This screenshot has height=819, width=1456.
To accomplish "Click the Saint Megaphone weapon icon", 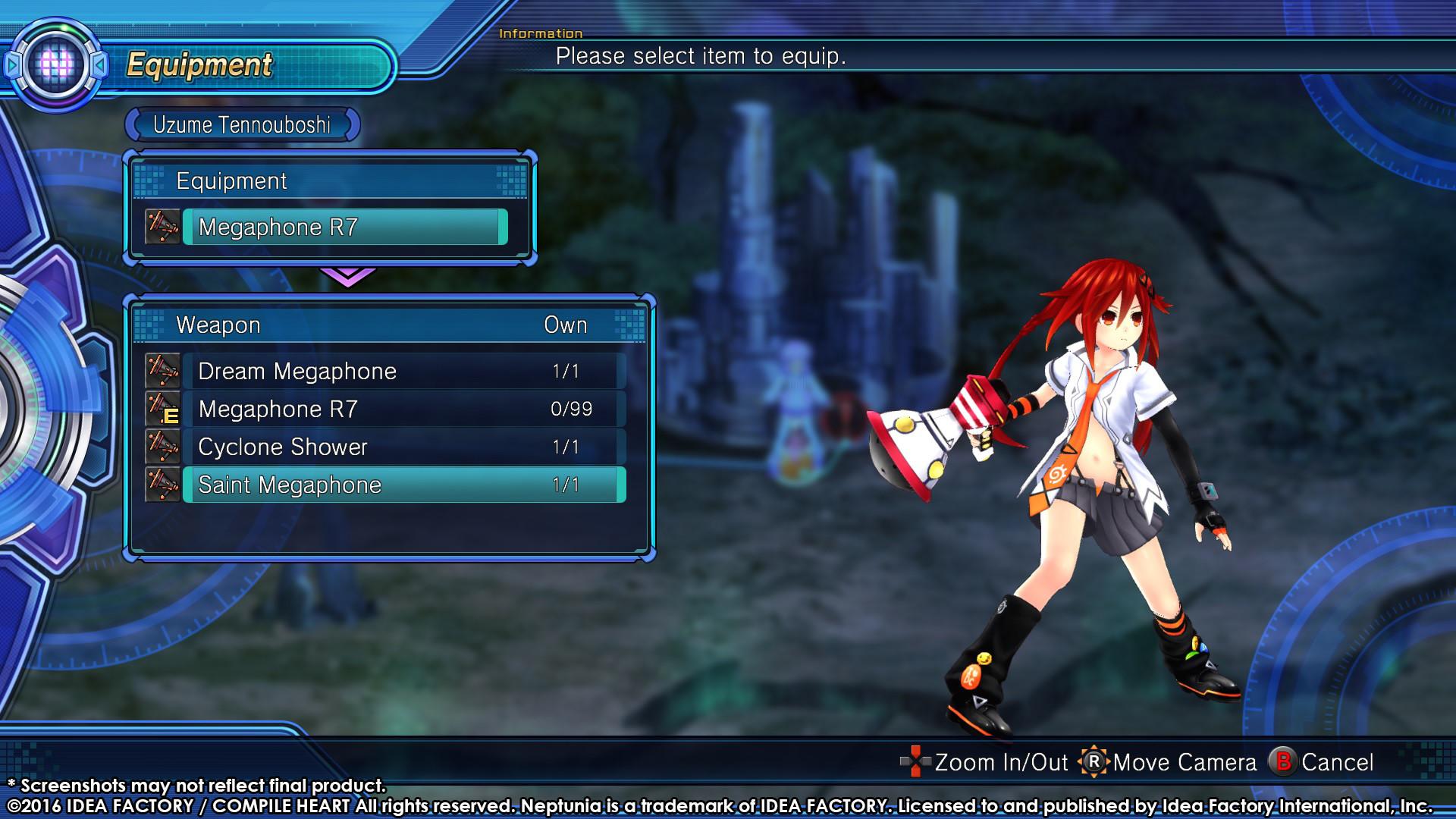I will [162, 485].
